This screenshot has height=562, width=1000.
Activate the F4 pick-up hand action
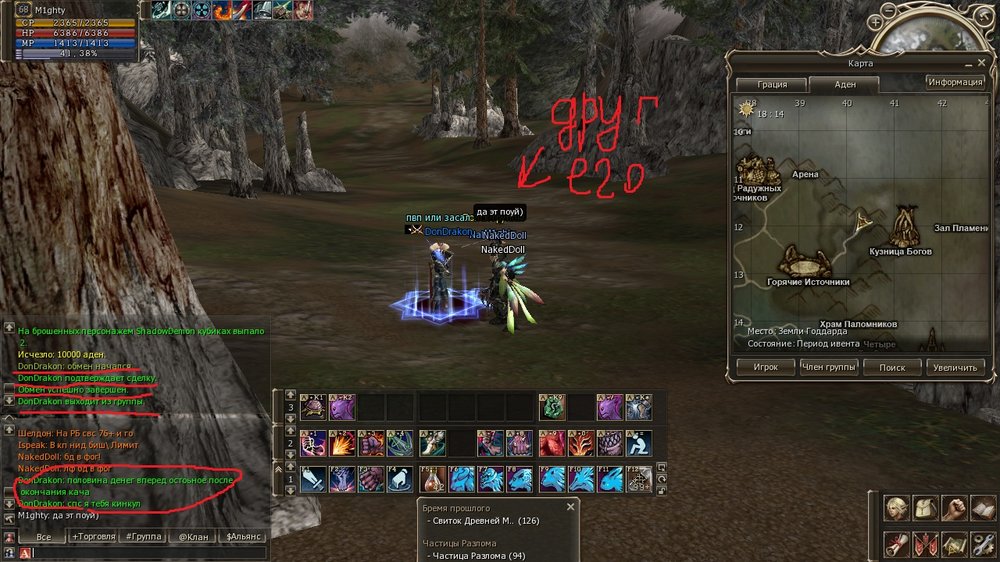pyautogui.click(x=400, y=479)
